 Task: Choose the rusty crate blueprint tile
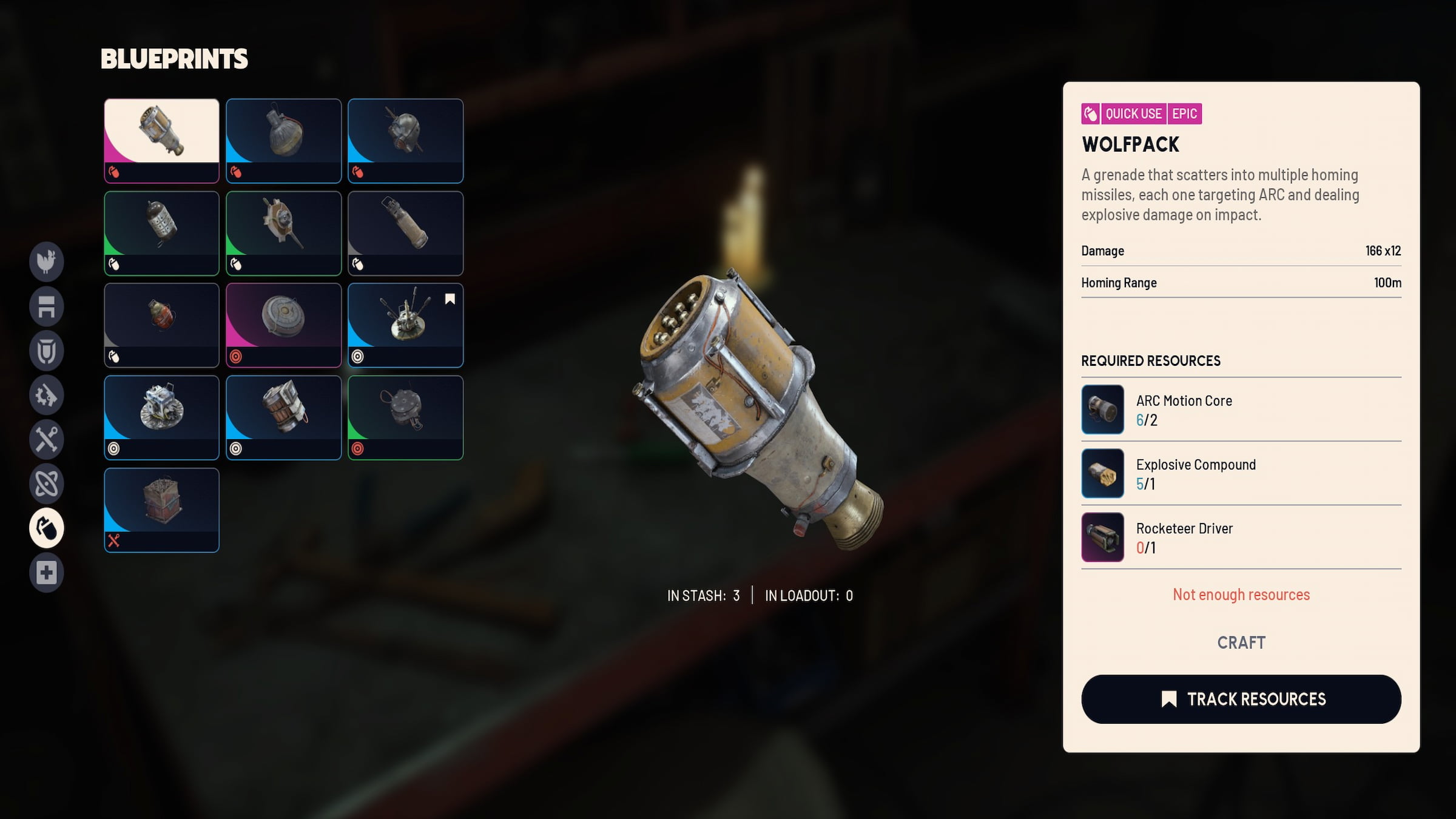[161, 510]
